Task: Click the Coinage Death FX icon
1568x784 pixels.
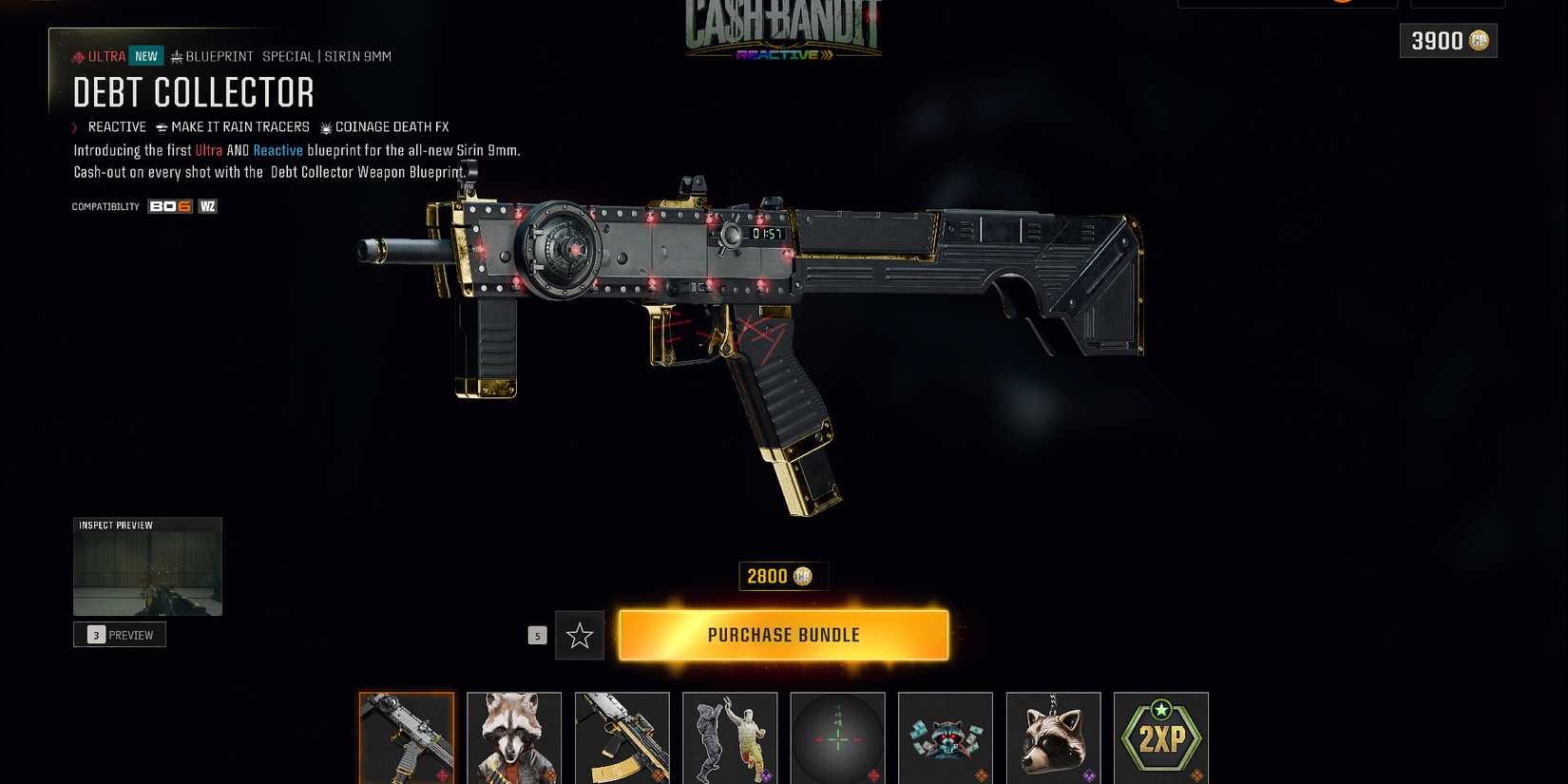Action: (x=326, y=126)
